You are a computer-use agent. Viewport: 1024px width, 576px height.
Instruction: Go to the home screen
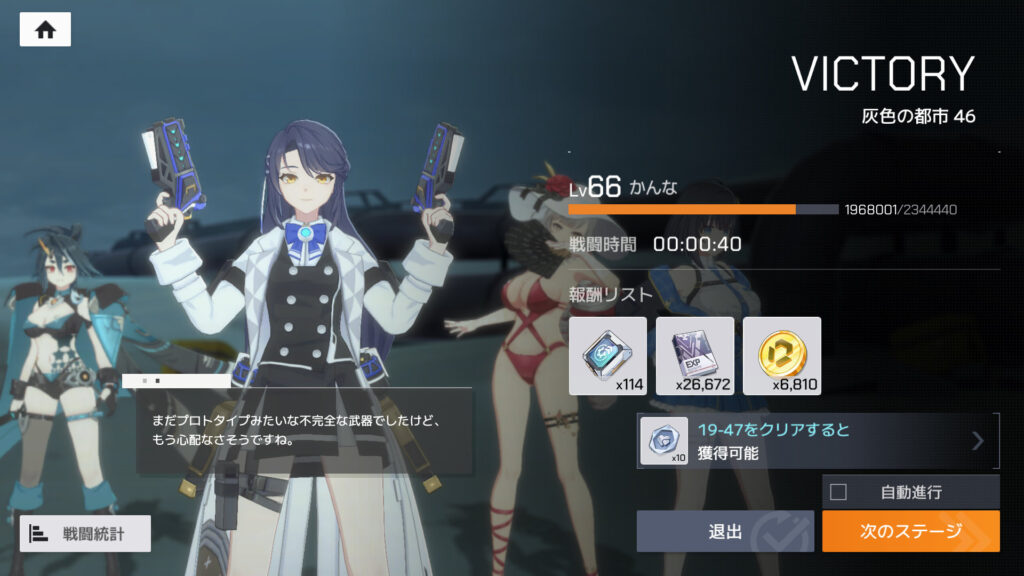45,30
